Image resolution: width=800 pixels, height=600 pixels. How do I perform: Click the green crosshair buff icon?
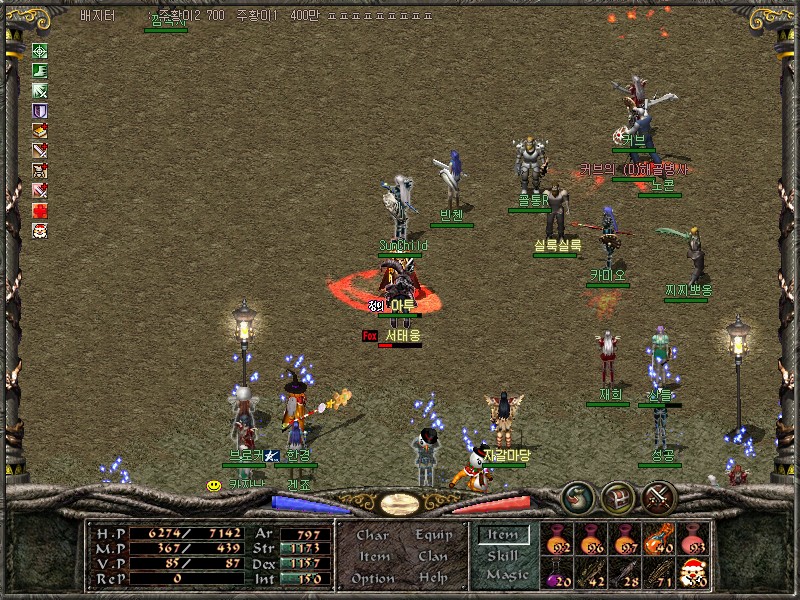click(40, 51)
